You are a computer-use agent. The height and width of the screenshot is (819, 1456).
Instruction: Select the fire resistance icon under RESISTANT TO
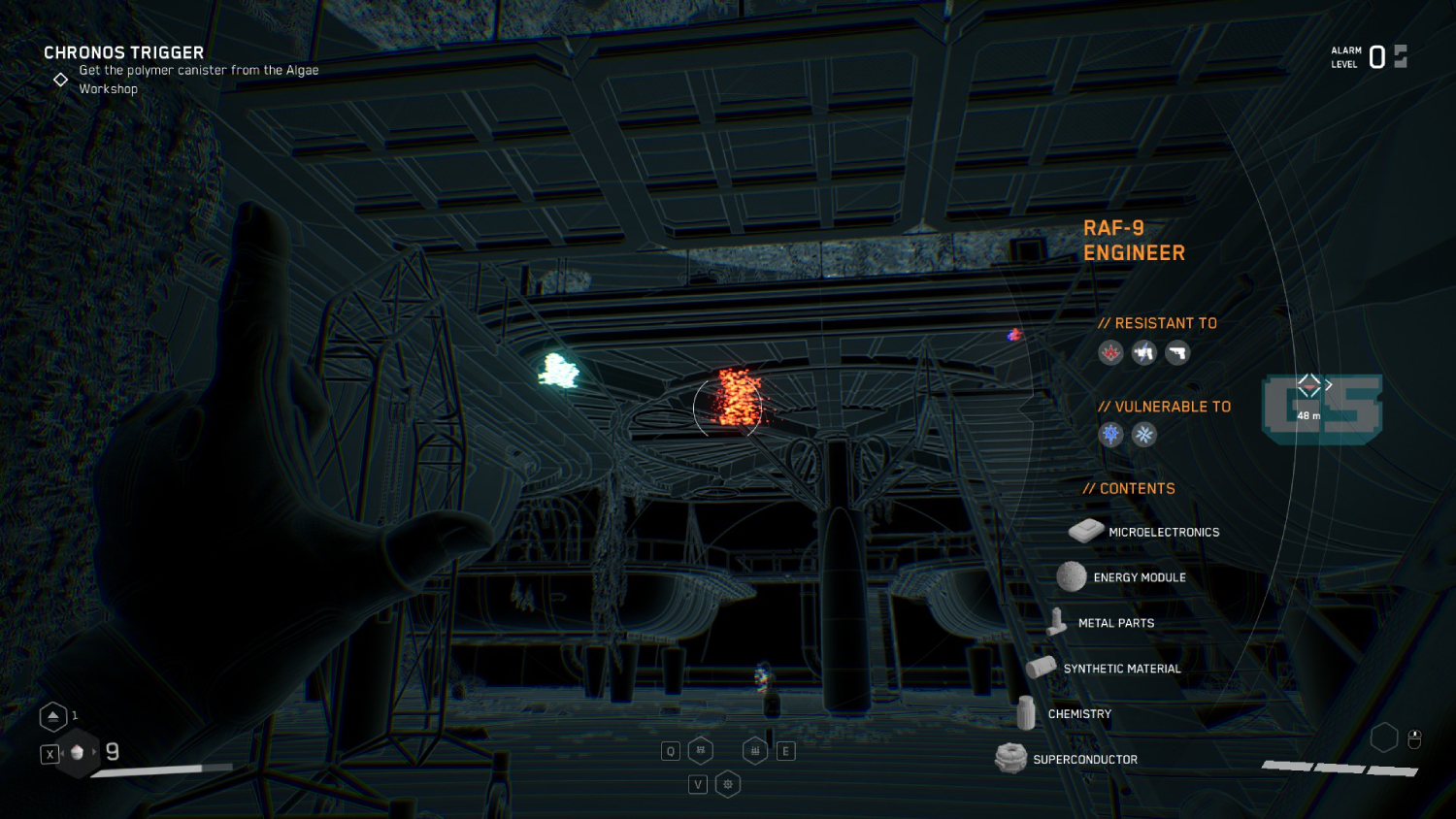(x=1110, y=352)
